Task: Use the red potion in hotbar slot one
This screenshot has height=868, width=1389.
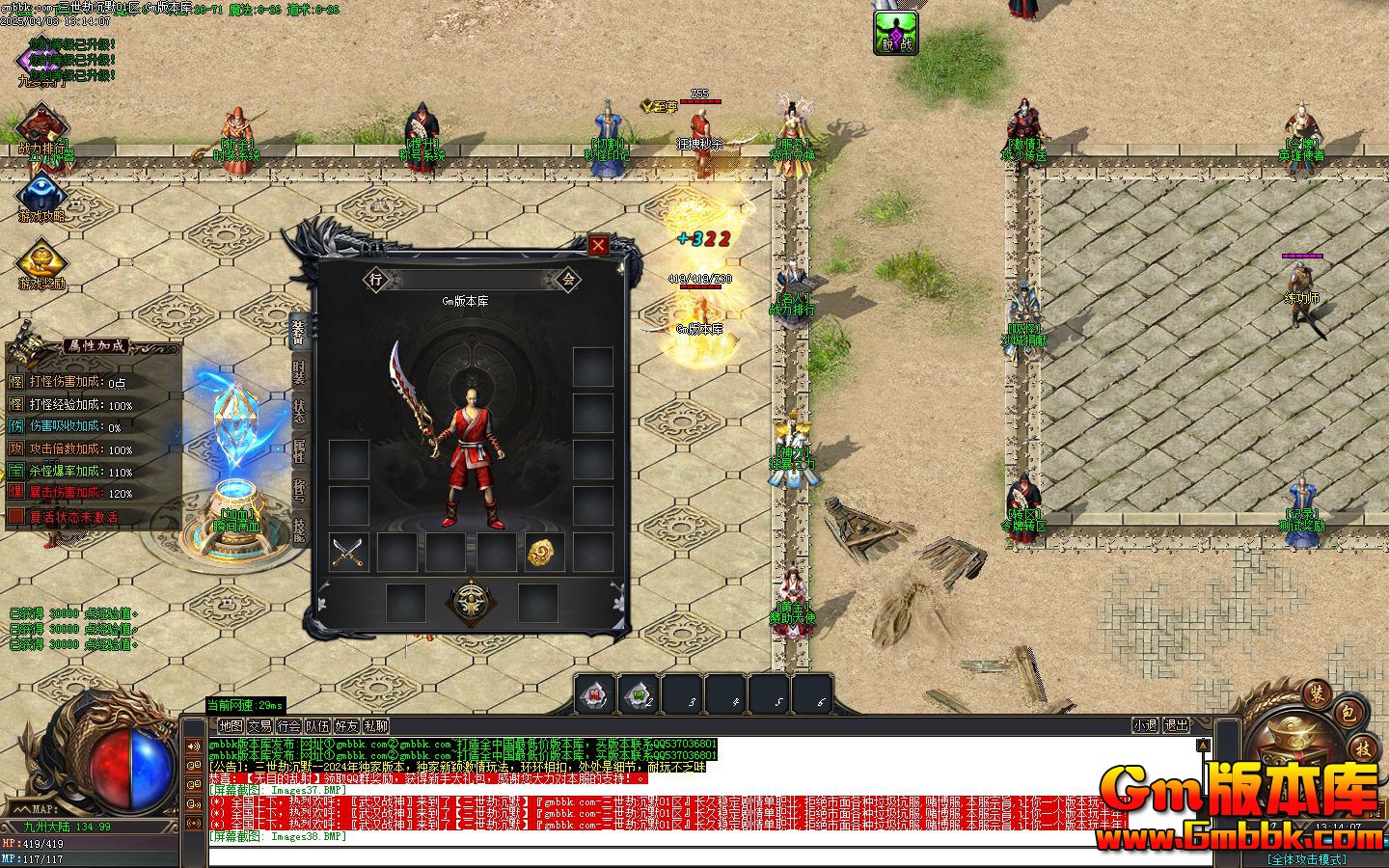Action: [x=596, y=693]
